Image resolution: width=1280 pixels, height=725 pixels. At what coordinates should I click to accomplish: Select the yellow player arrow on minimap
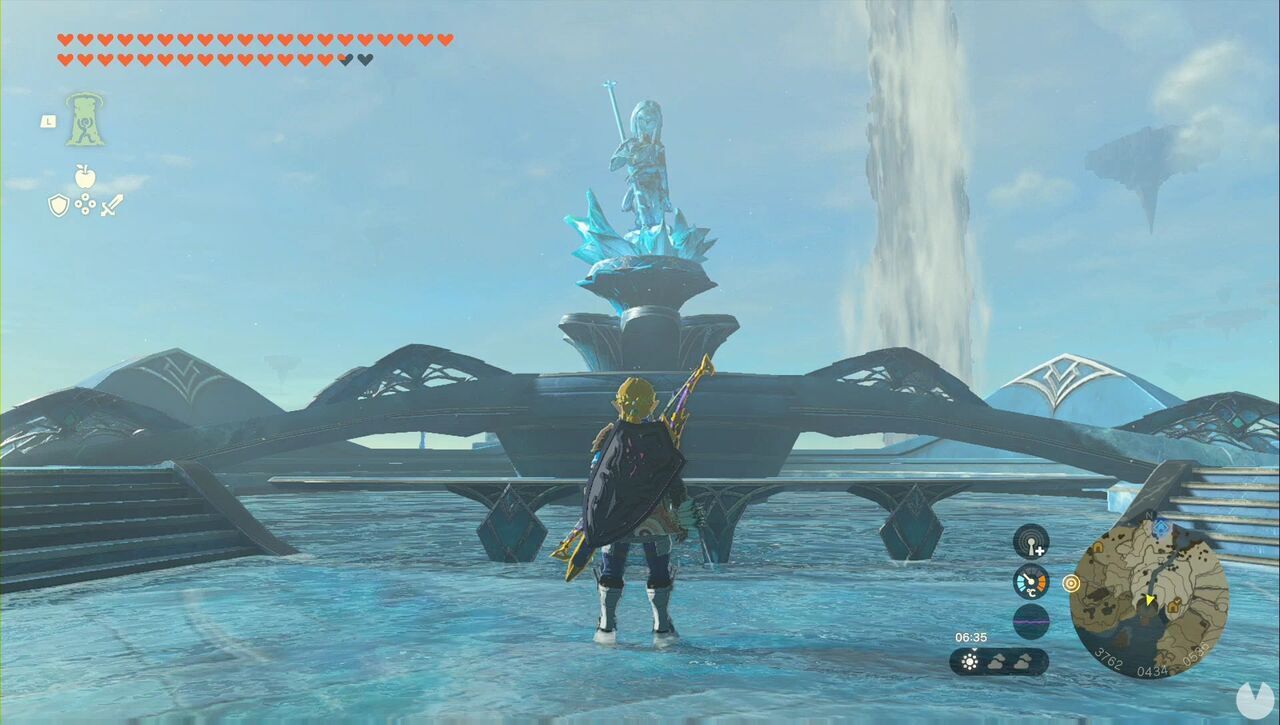[1149, 600]
